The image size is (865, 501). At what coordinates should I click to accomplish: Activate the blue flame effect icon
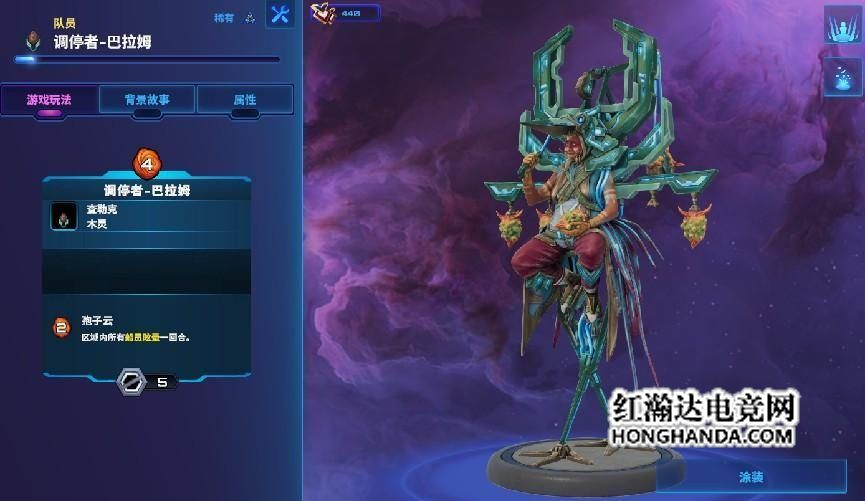point(843,76)
